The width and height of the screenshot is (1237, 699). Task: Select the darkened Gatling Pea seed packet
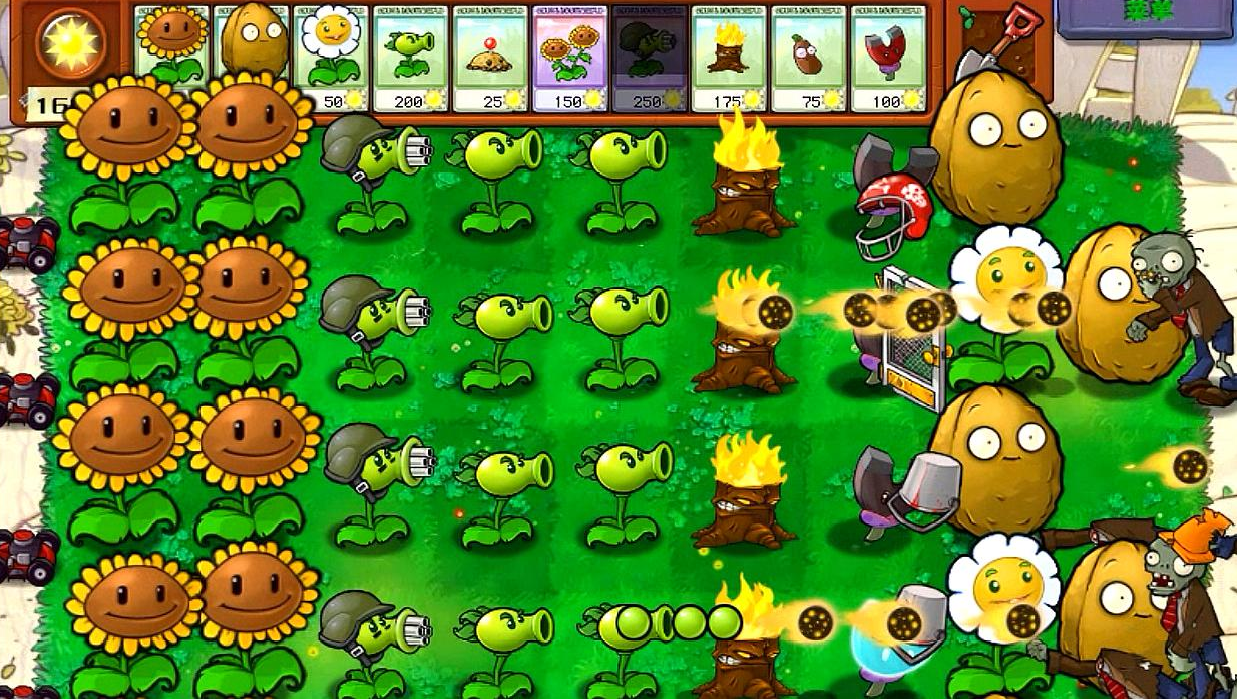point(649,57)
